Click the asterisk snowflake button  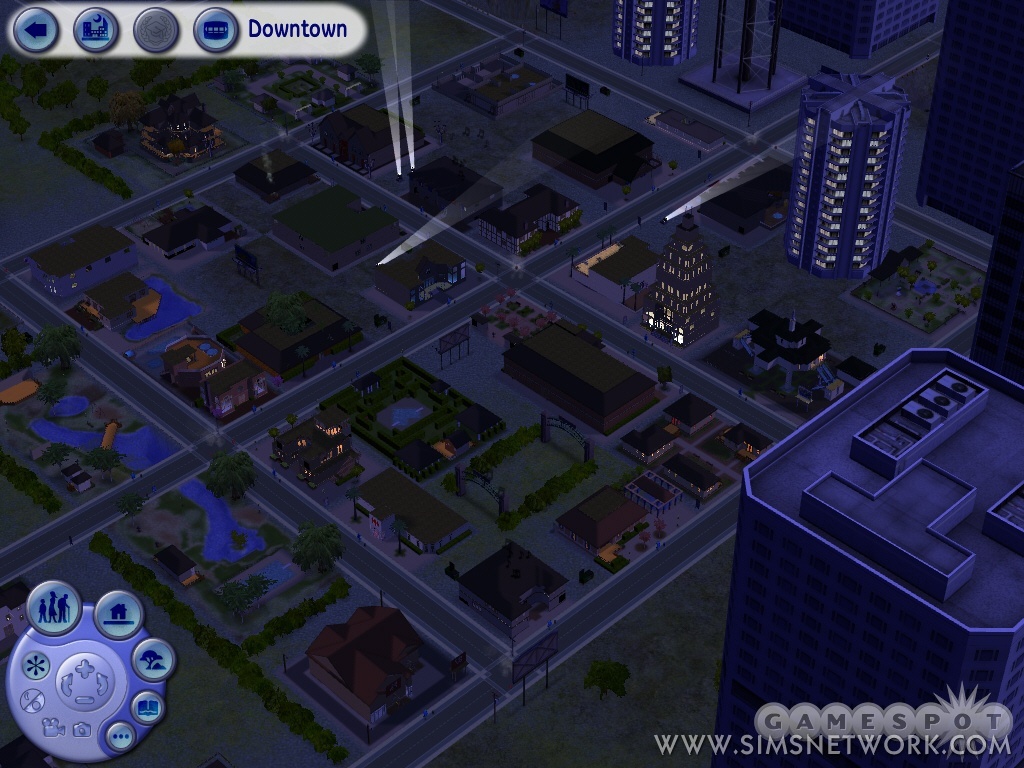coord(36,665)
